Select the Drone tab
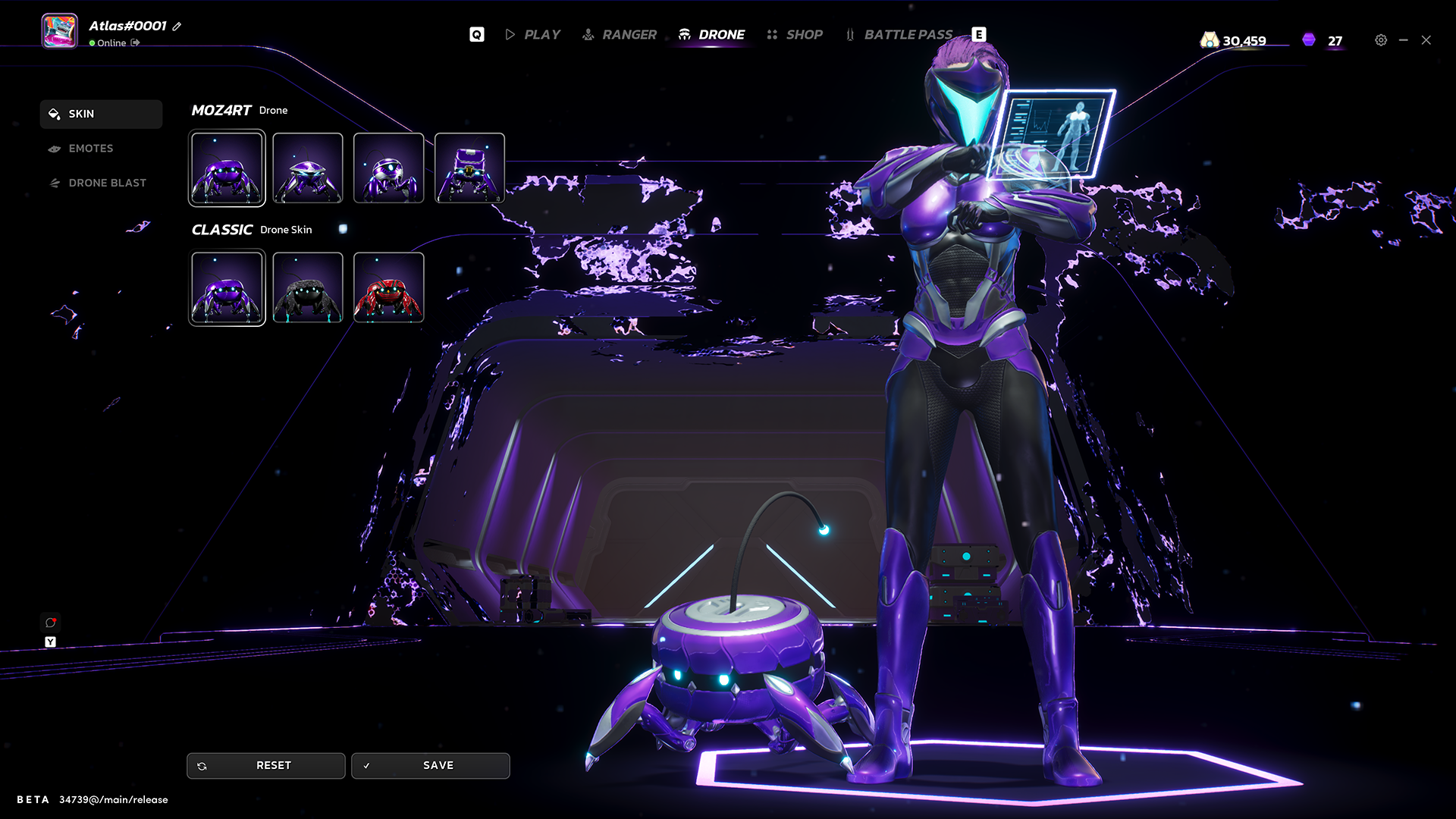The height and width of the screenshot is (819, 1456). tap(711, 35)
